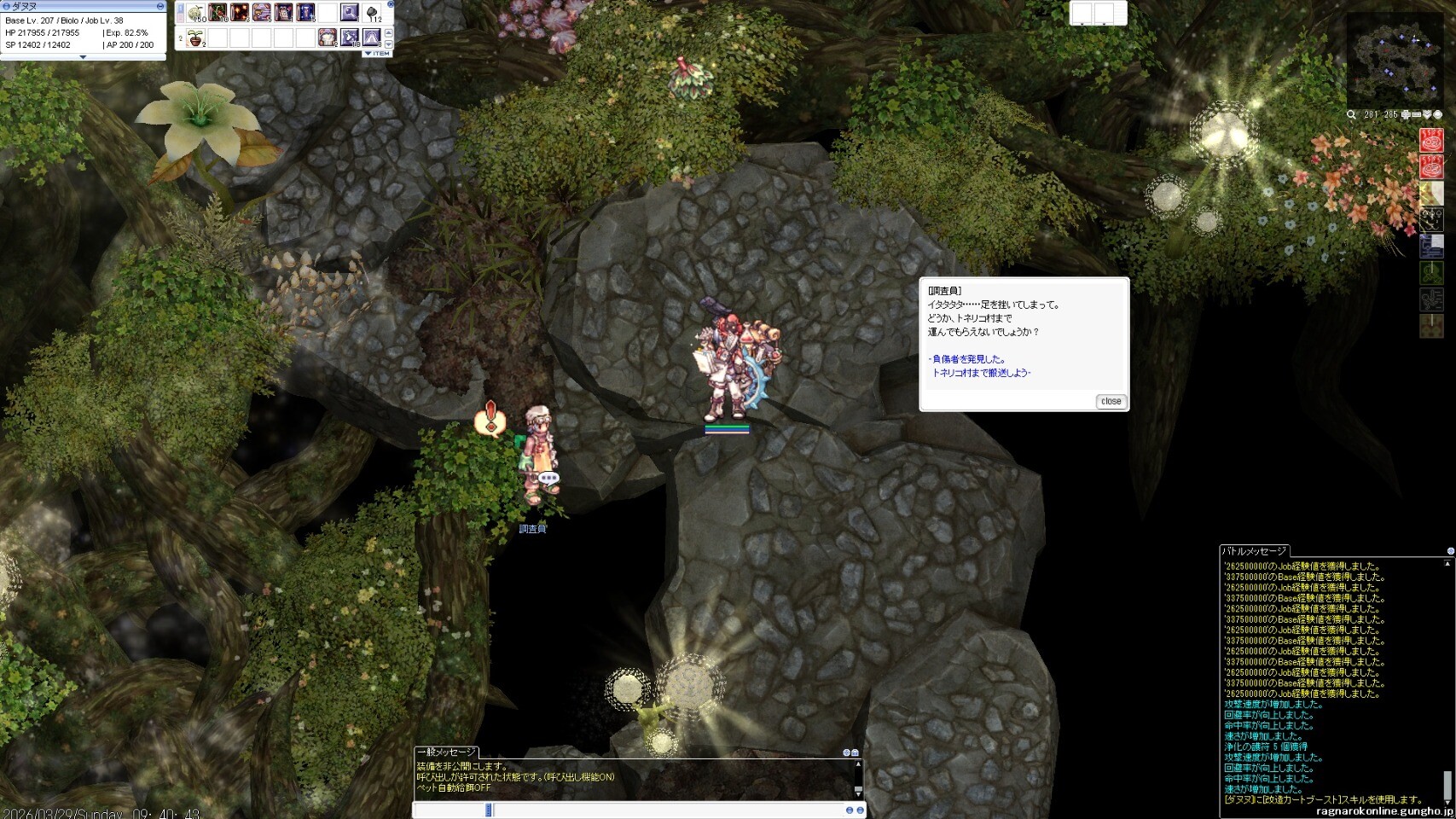Close the hotbar with its X button

(391, 4)
